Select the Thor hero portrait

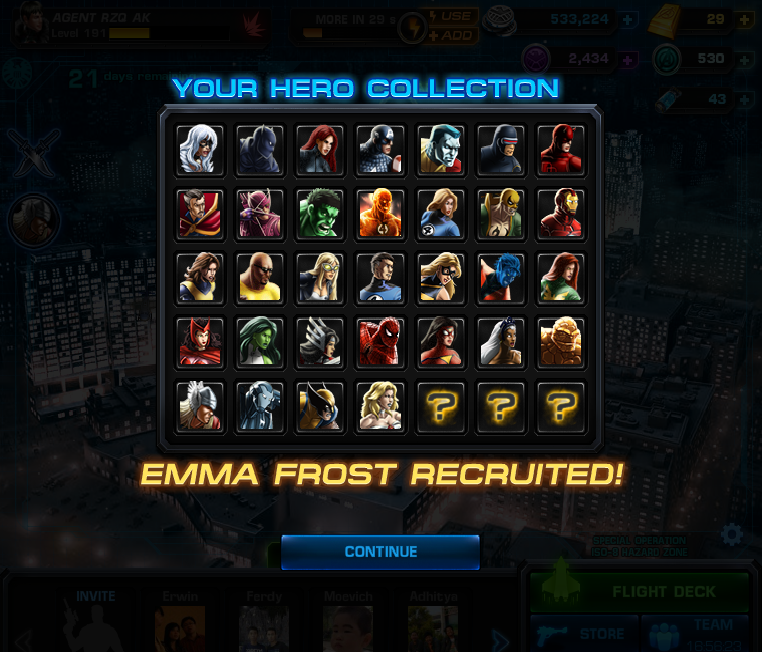tap(200, 407)
